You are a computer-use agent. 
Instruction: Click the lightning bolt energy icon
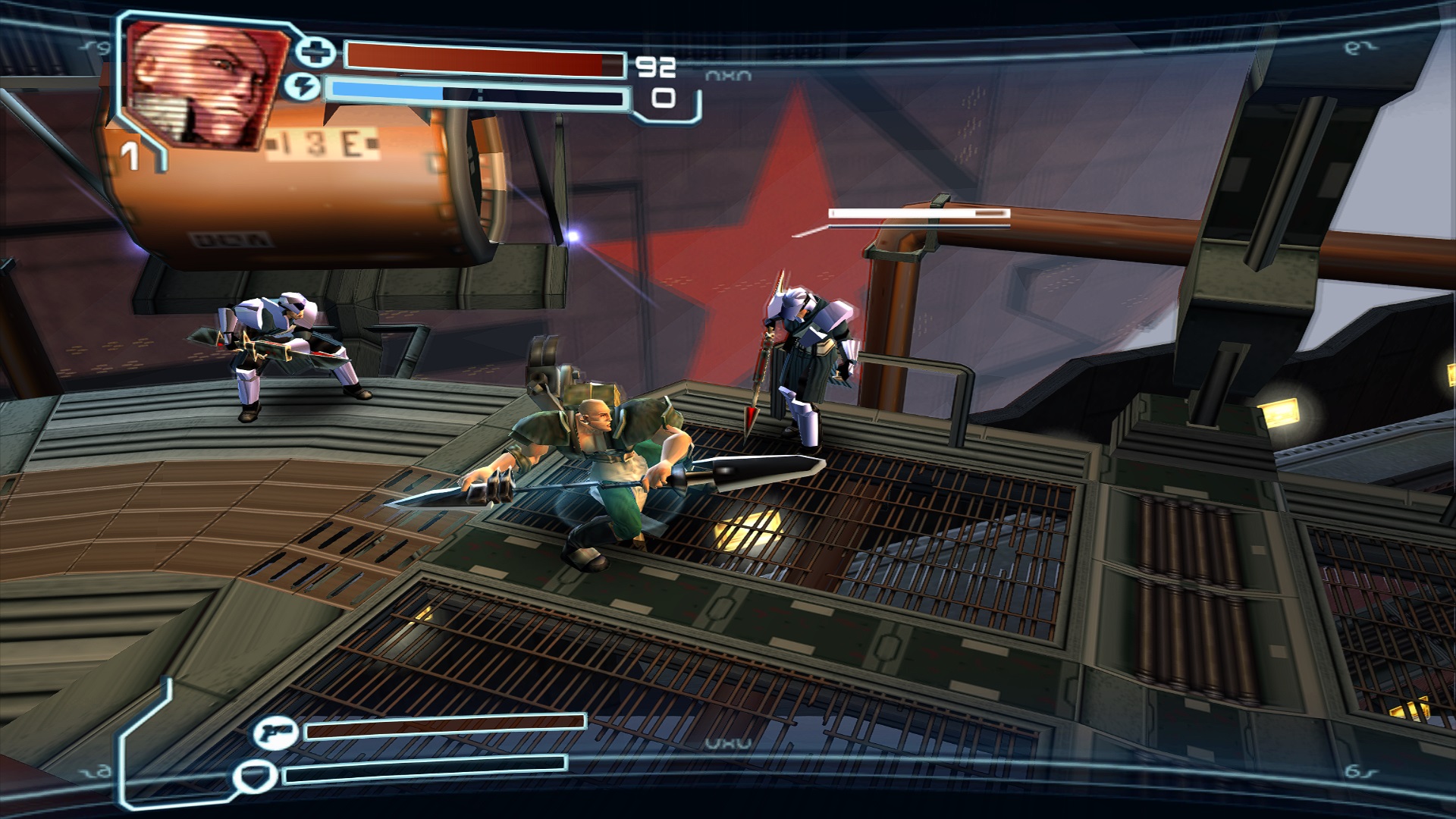(x=302, y=87)
